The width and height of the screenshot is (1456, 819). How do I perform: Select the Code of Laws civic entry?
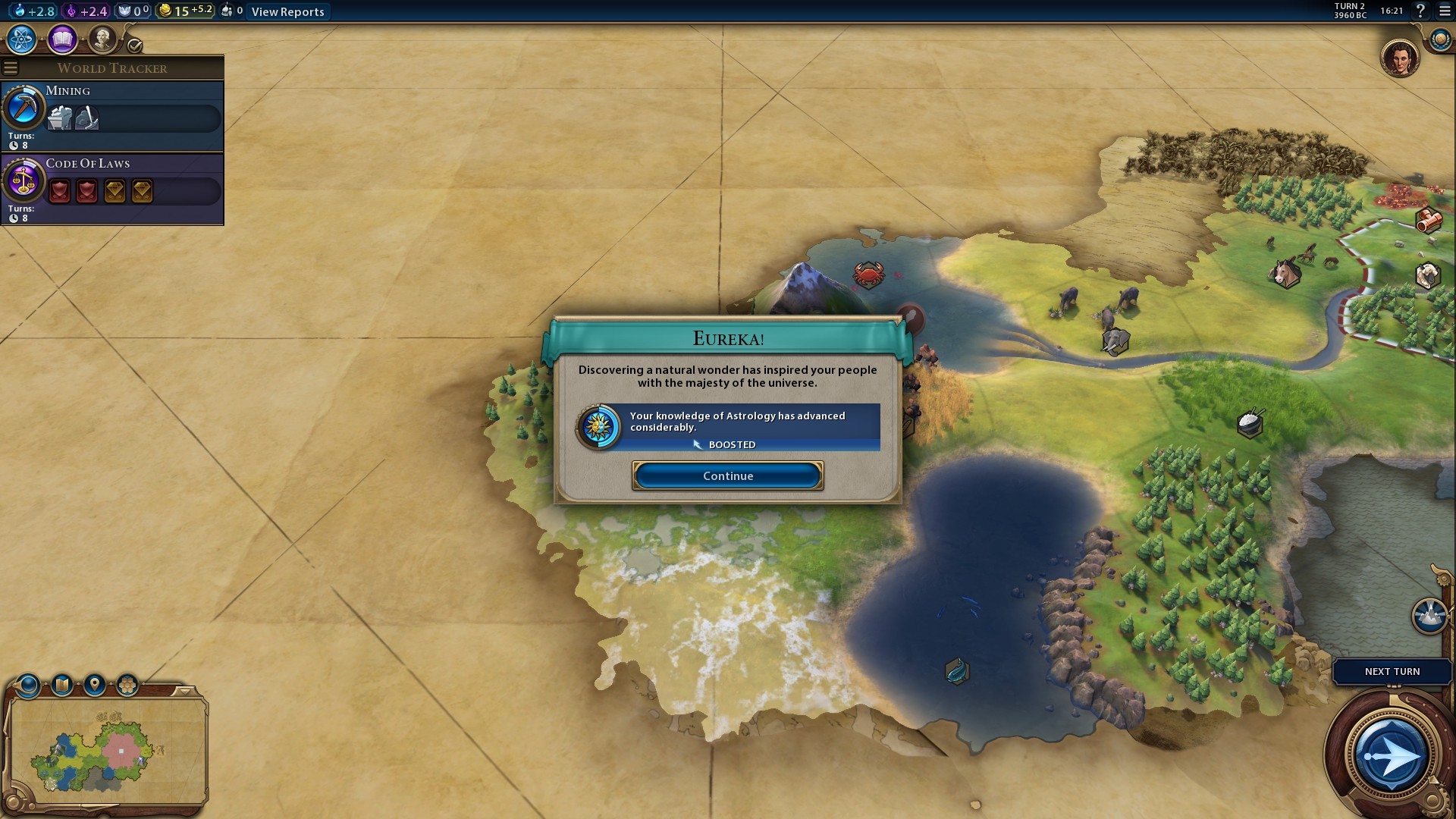click(112, 190)
